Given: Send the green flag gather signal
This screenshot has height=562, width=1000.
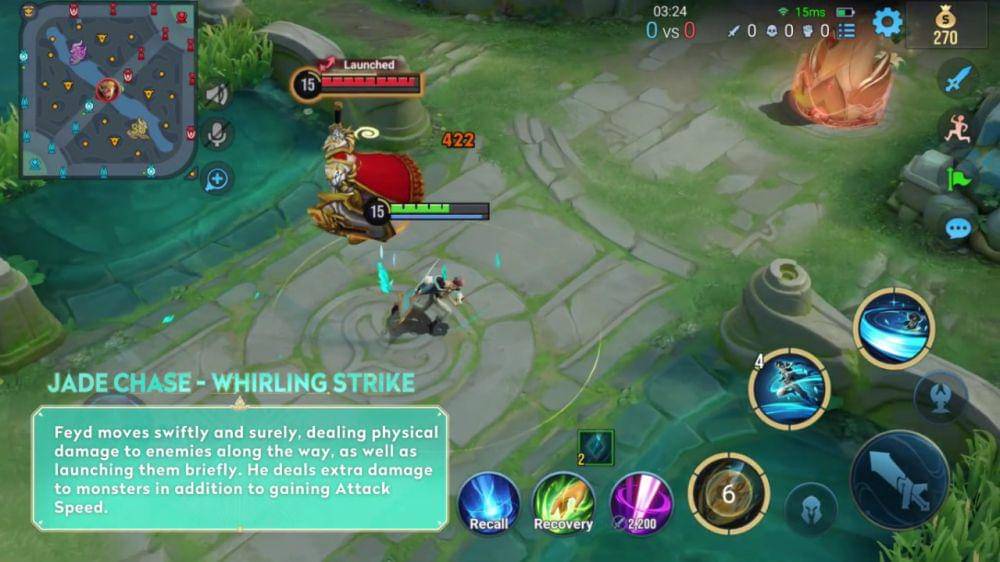Looking at the screenshot, I should pos(959,179).
